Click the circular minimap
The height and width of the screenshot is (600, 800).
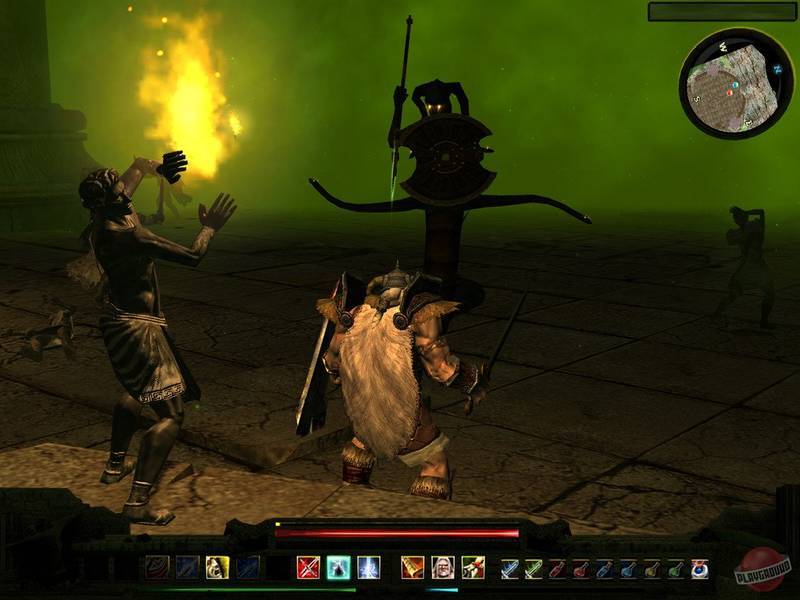(x=736, y=83)
